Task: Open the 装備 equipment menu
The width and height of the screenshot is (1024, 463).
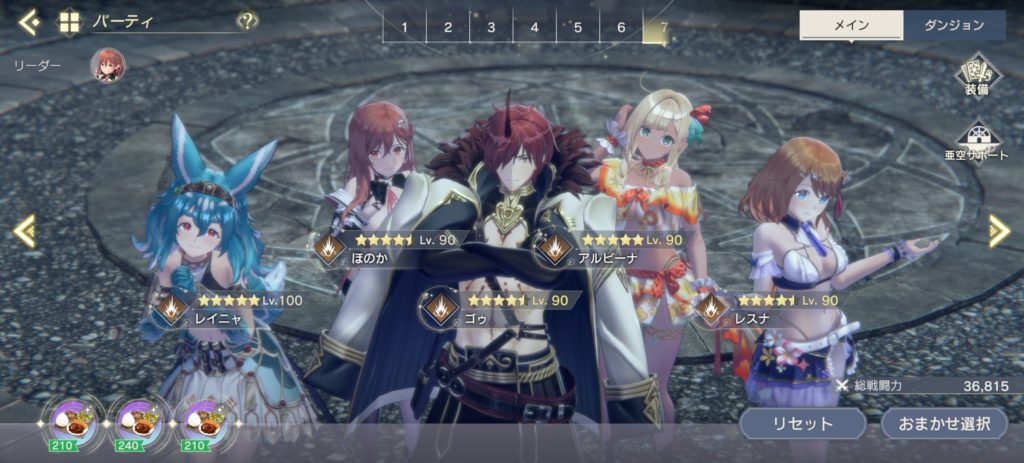Action: 977,76
